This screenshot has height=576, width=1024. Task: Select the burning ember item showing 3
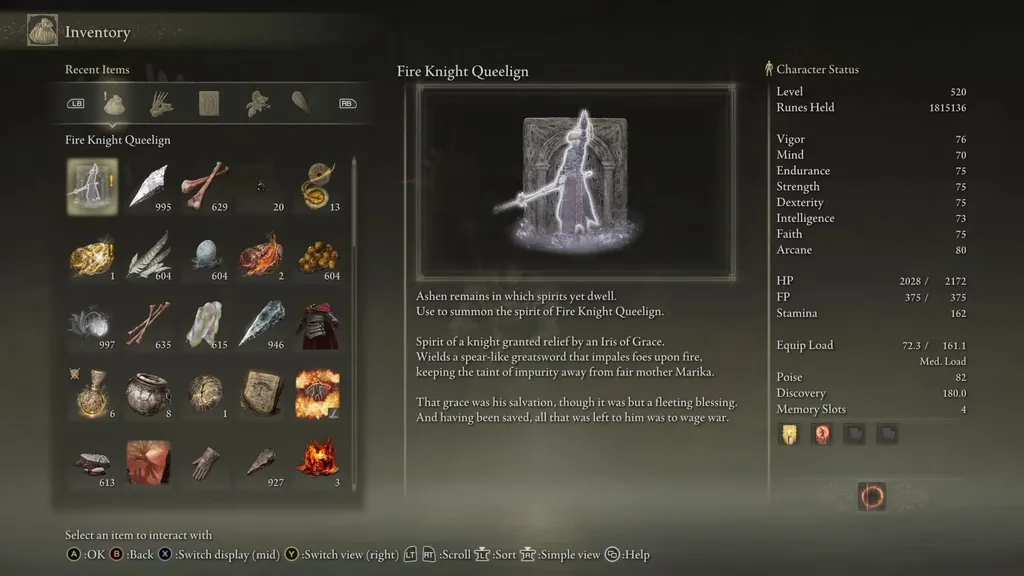pos(319,461)
